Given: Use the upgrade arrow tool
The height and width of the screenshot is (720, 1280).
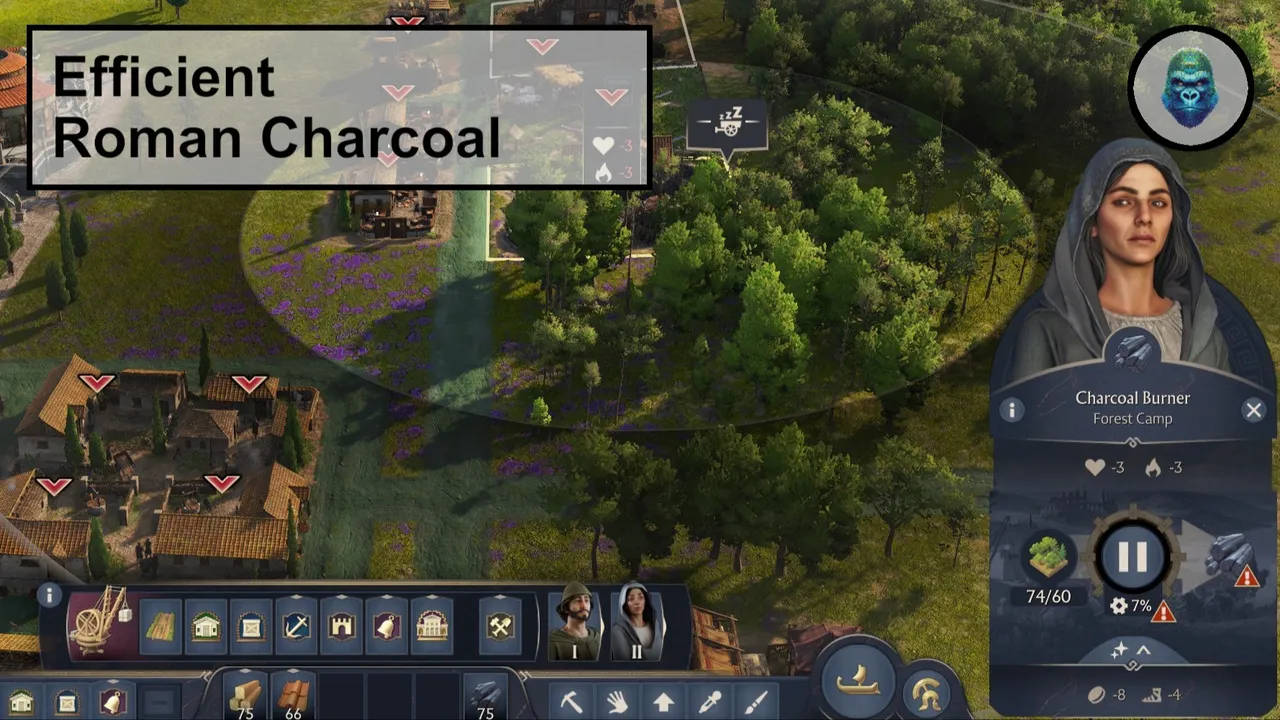Looking at the screenshot, I should click(664, 702).
